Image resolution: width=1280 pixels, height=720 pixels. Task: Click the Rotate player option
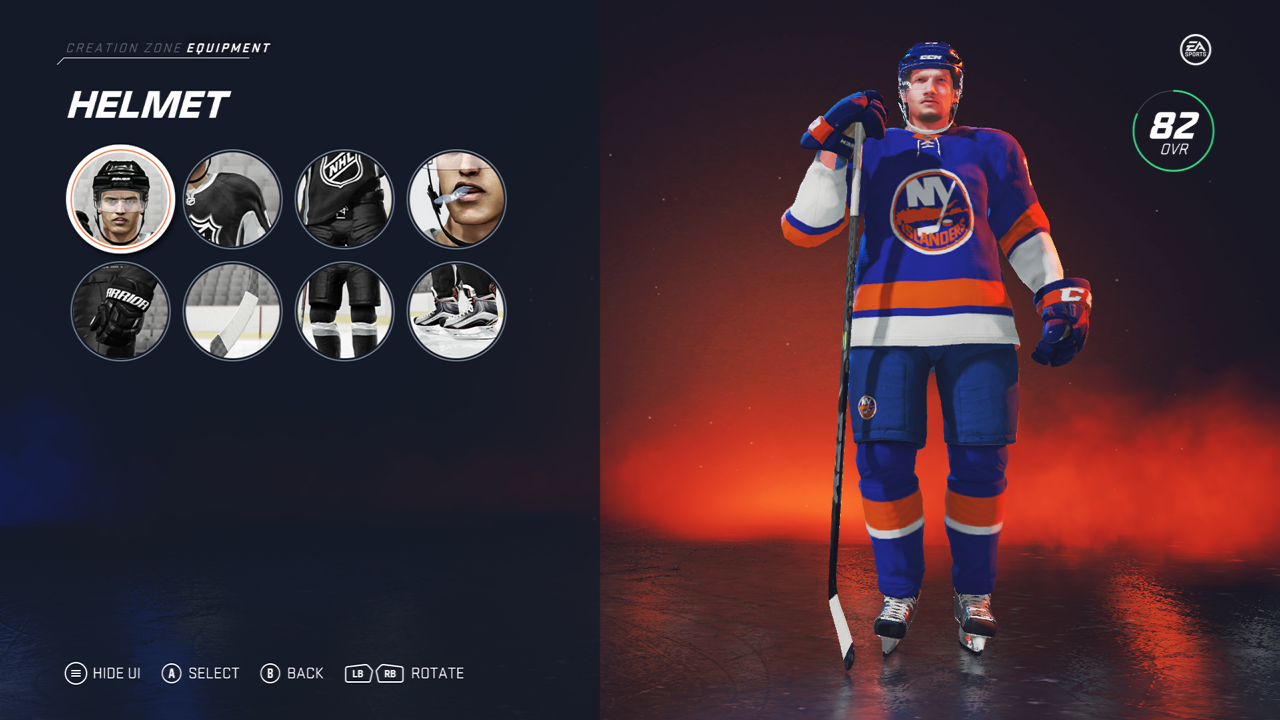[x=405, y=673]
